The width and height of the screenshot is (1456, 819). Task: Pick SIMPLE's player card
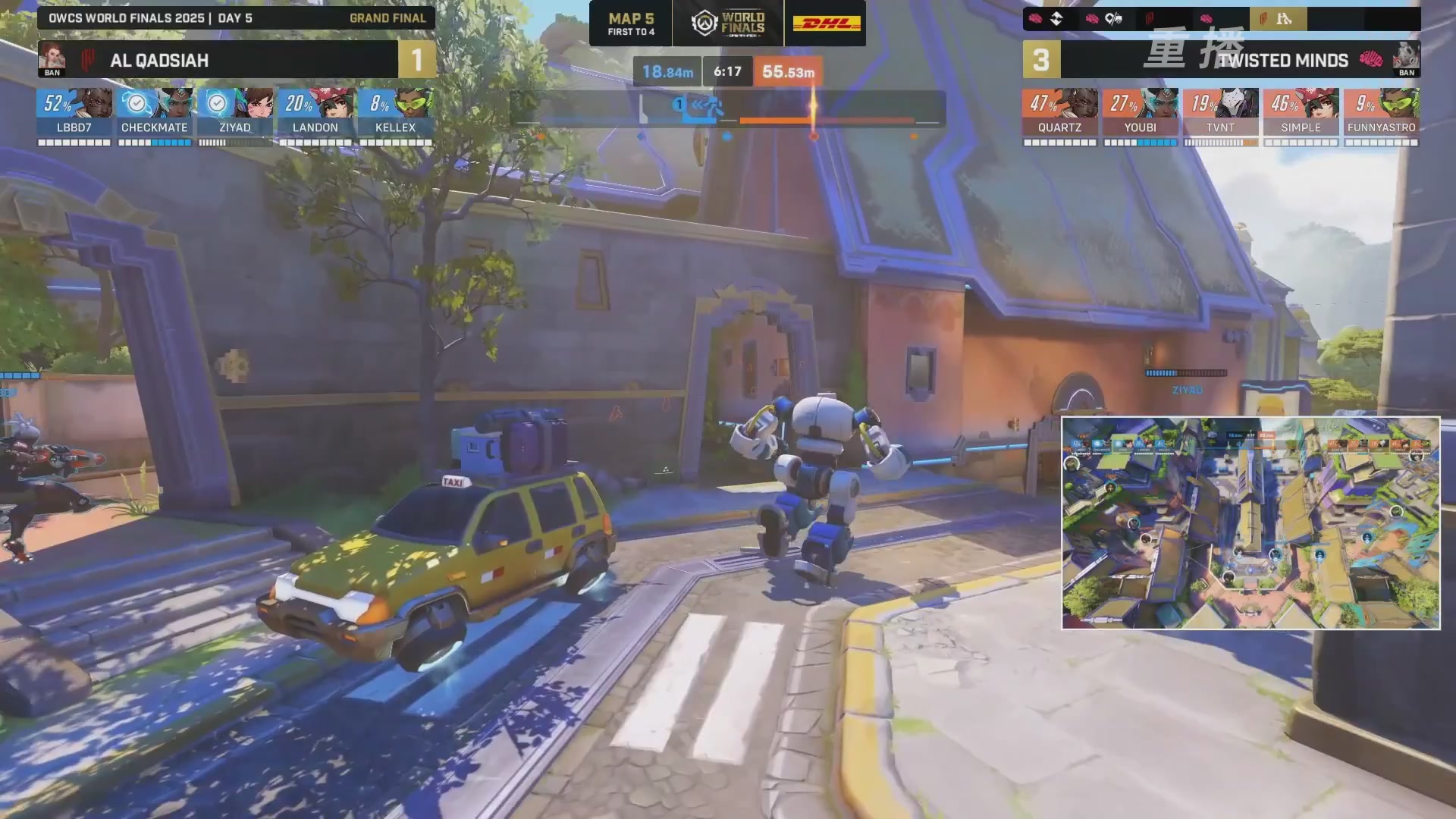coord(1301,115)
